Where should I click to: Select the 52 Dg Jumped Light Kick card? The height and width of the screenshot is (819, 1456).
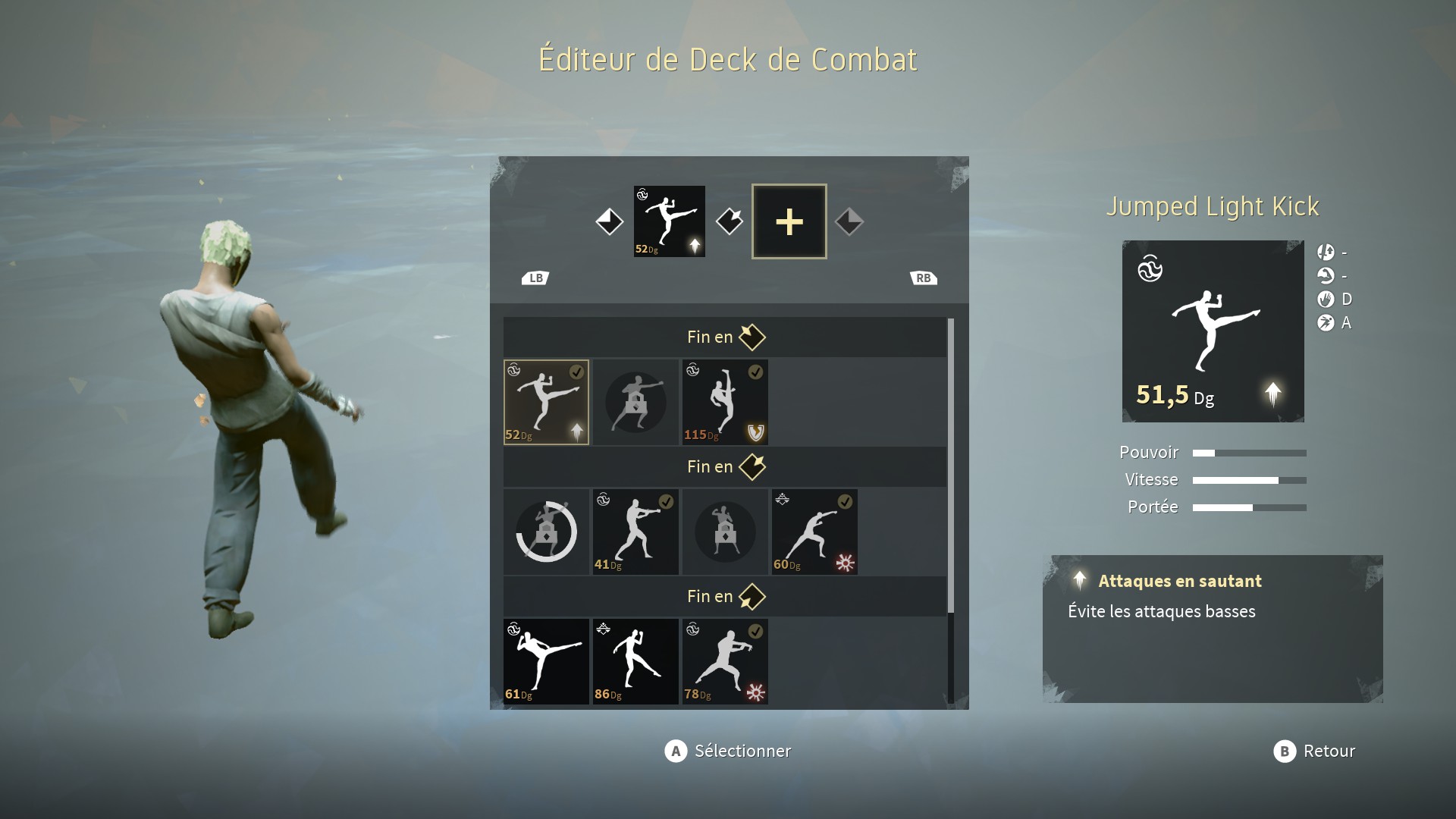pos(546,402)
